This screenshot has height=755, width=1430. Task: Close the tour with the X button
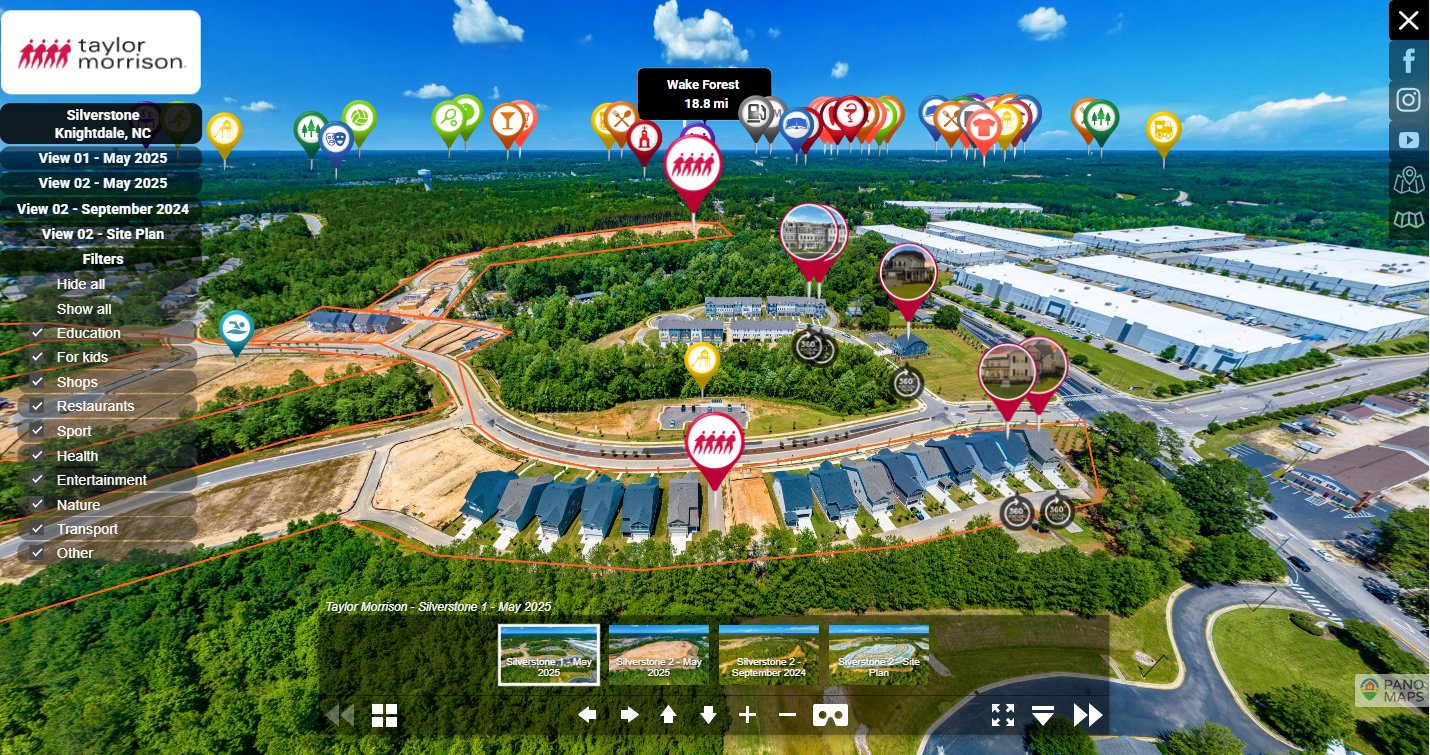click(x=1408, y=20)
